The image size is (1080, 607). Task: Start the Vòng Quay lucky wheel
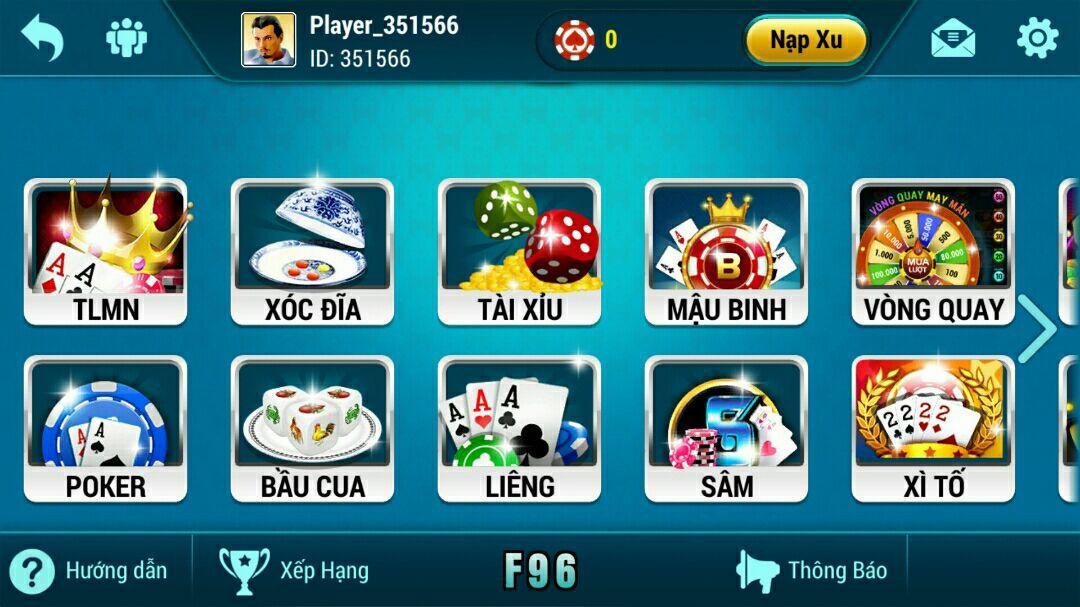pyautogui.click(x=933, y=251)
